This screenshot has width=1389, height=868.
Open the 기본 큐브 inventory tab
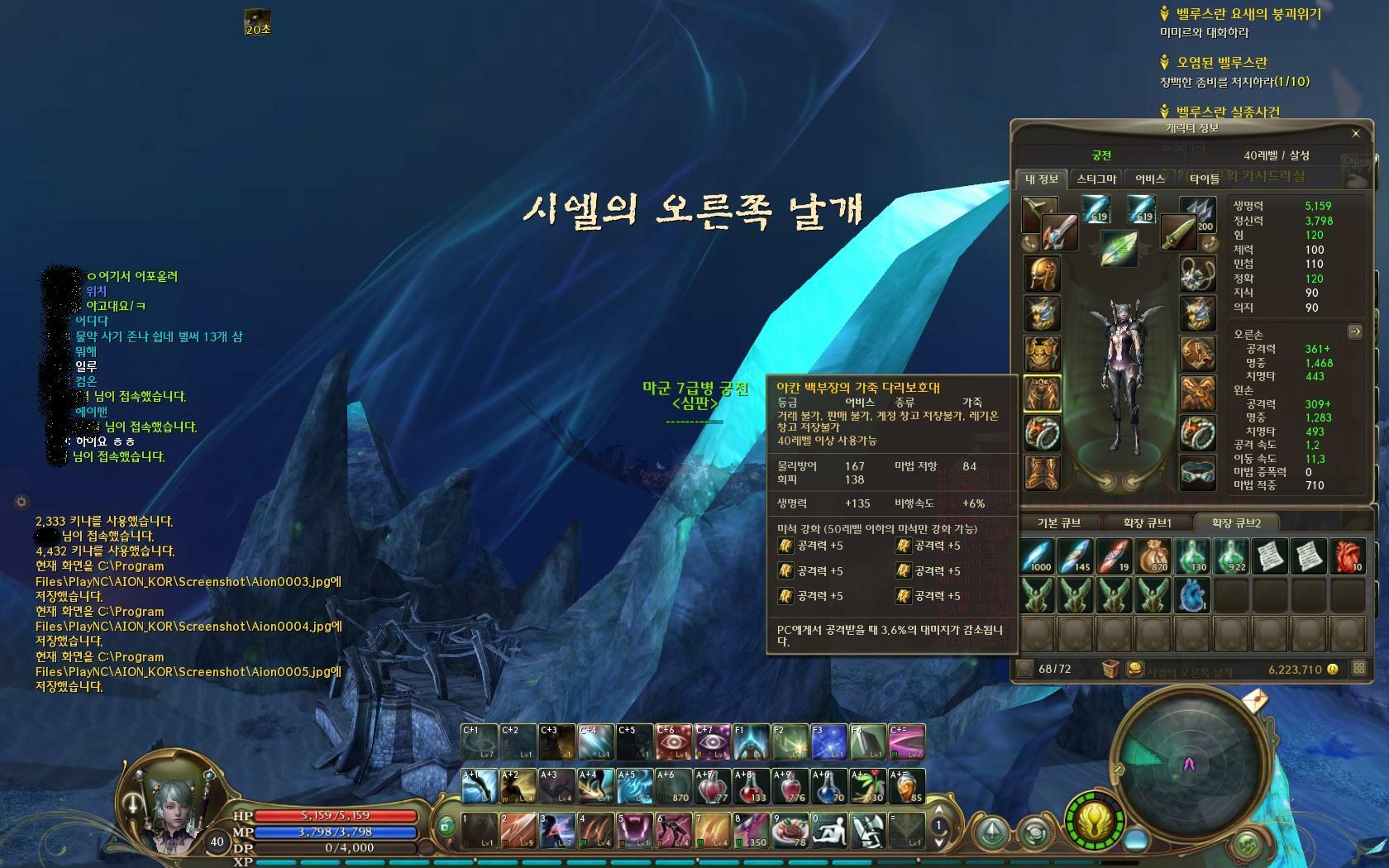[1060, 522]
